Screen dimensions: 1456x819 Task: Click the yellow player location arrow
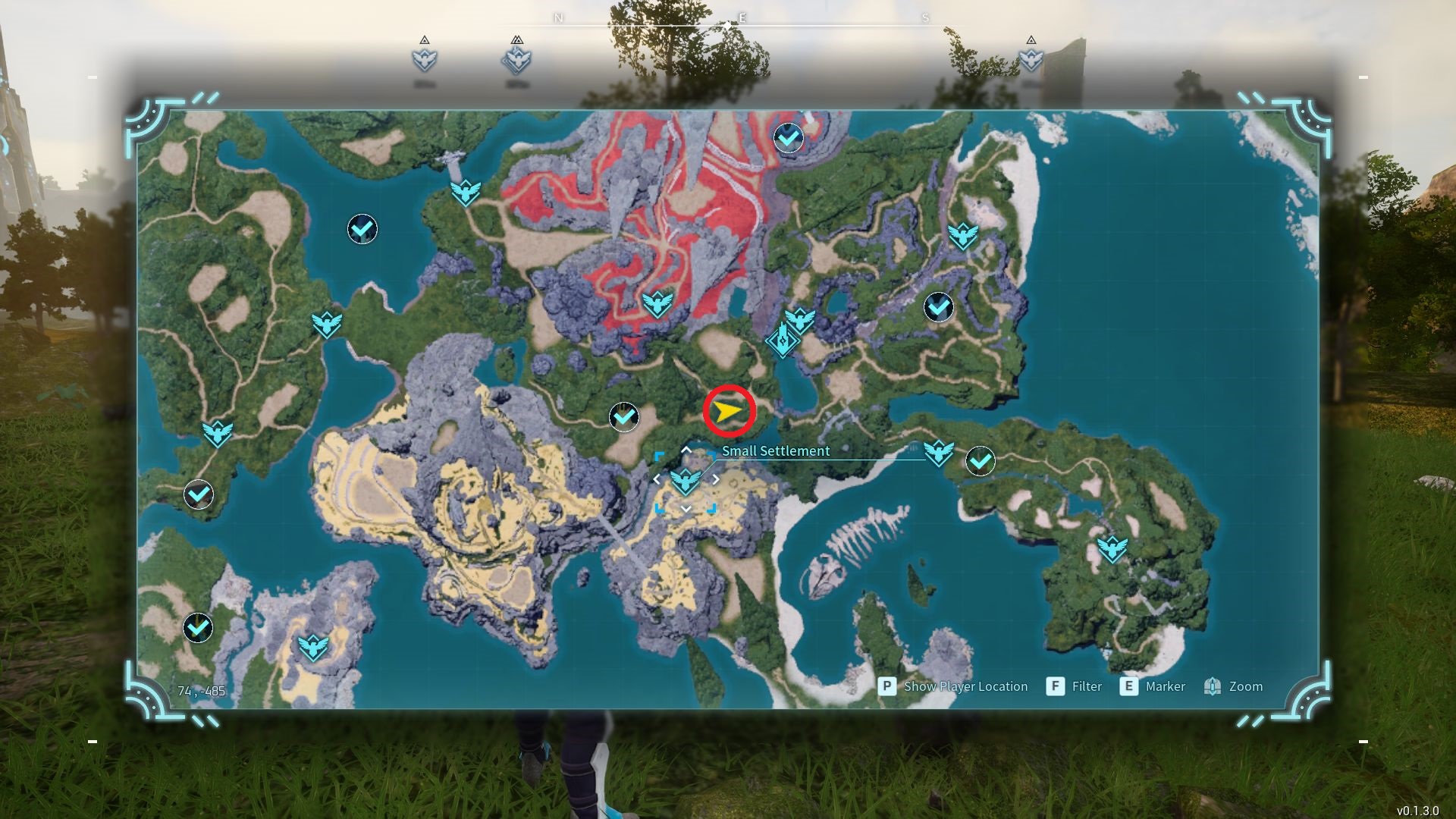[728, 412]
